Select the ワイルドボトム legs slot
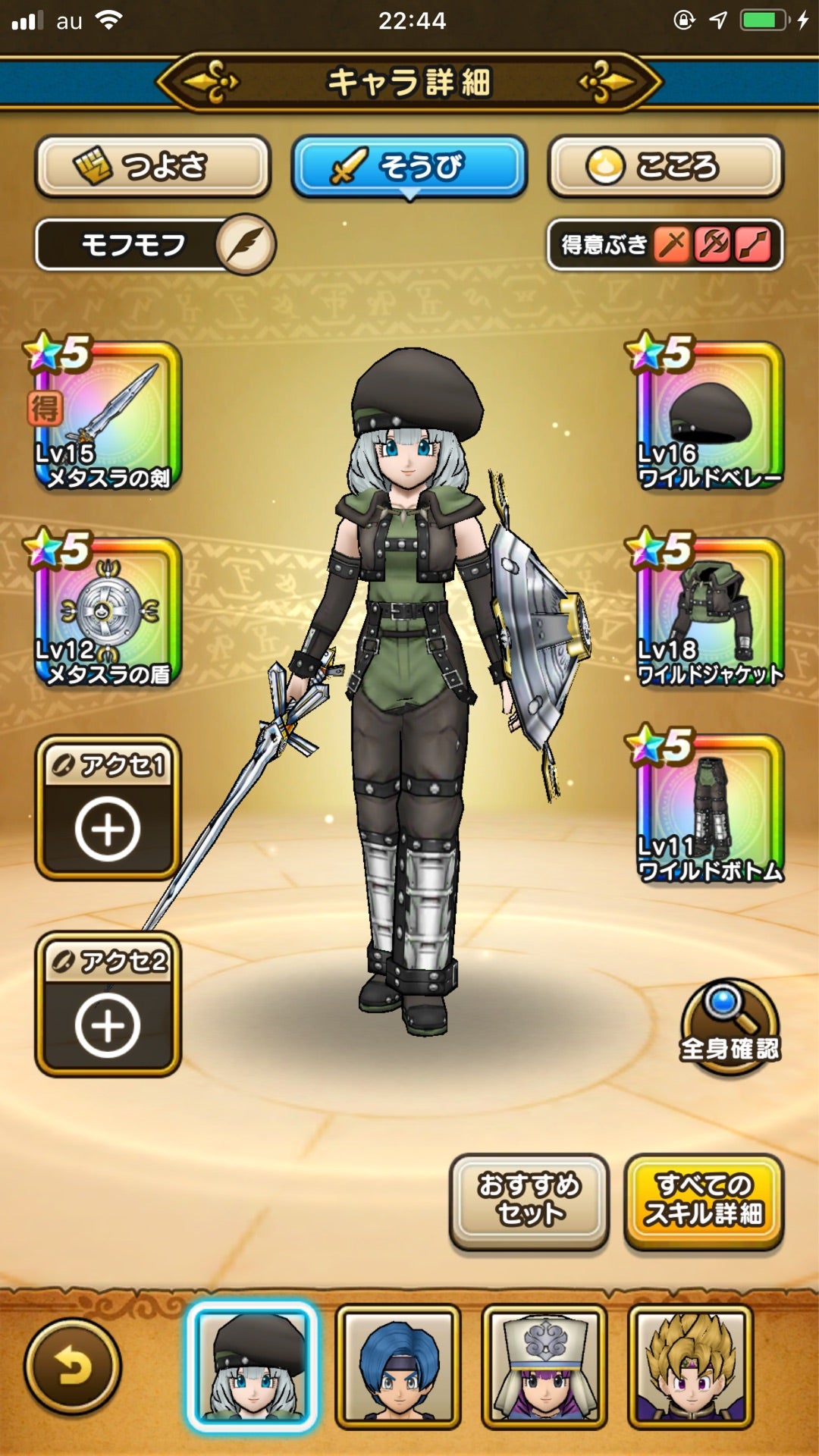The image size is (819, 1456). coord(708,808)
